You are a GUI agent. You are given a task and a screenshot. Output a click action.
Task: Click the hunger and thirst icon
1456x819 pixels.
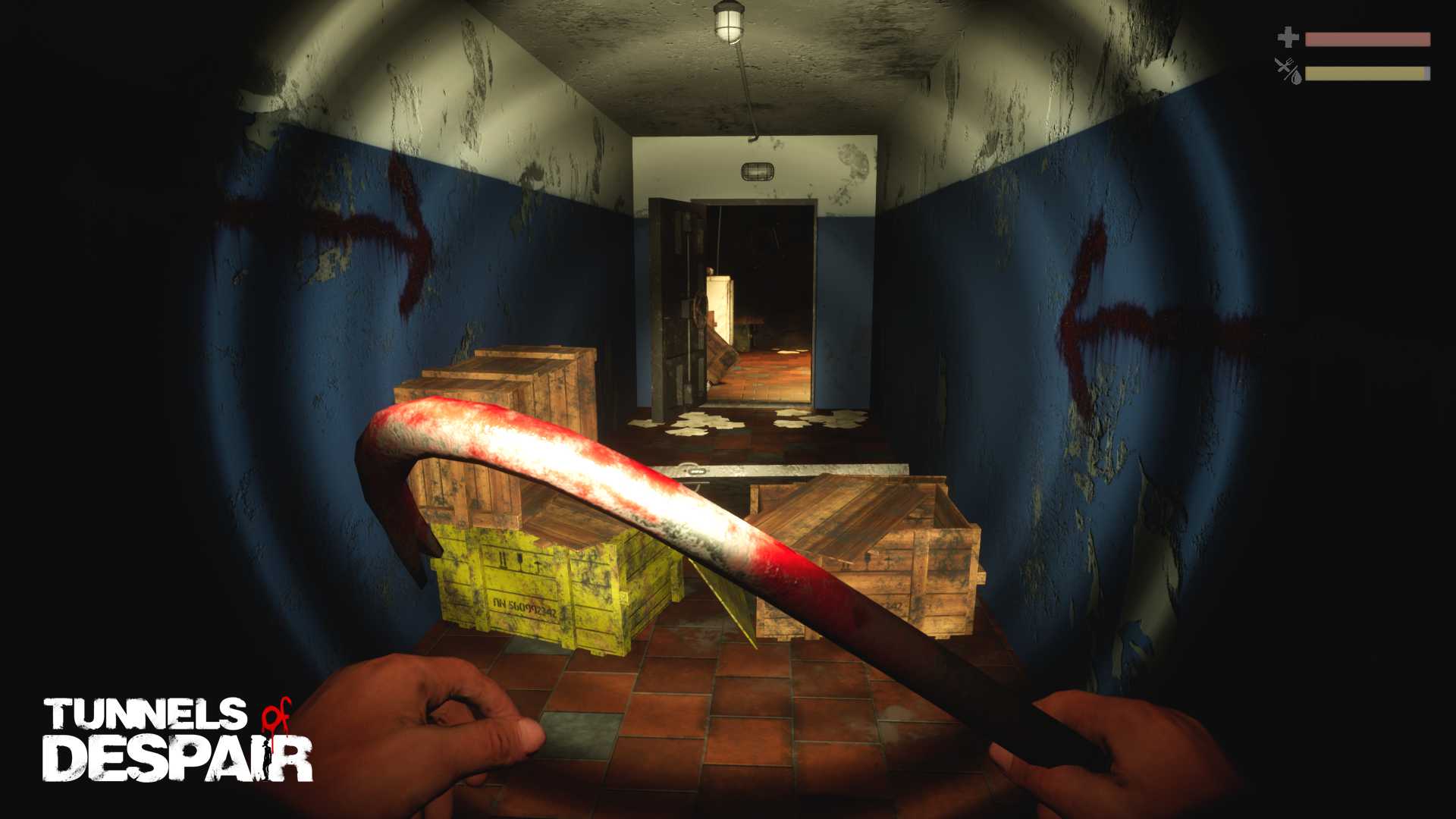1288,71
